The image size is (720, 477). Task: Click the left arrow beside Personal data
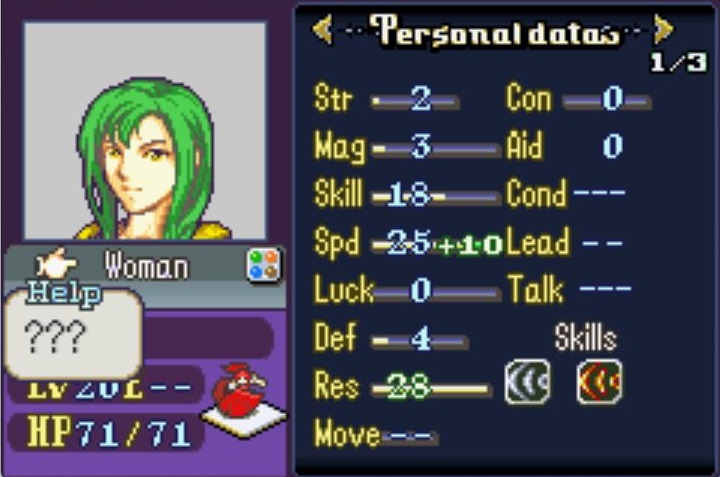[x=323, y=30]
